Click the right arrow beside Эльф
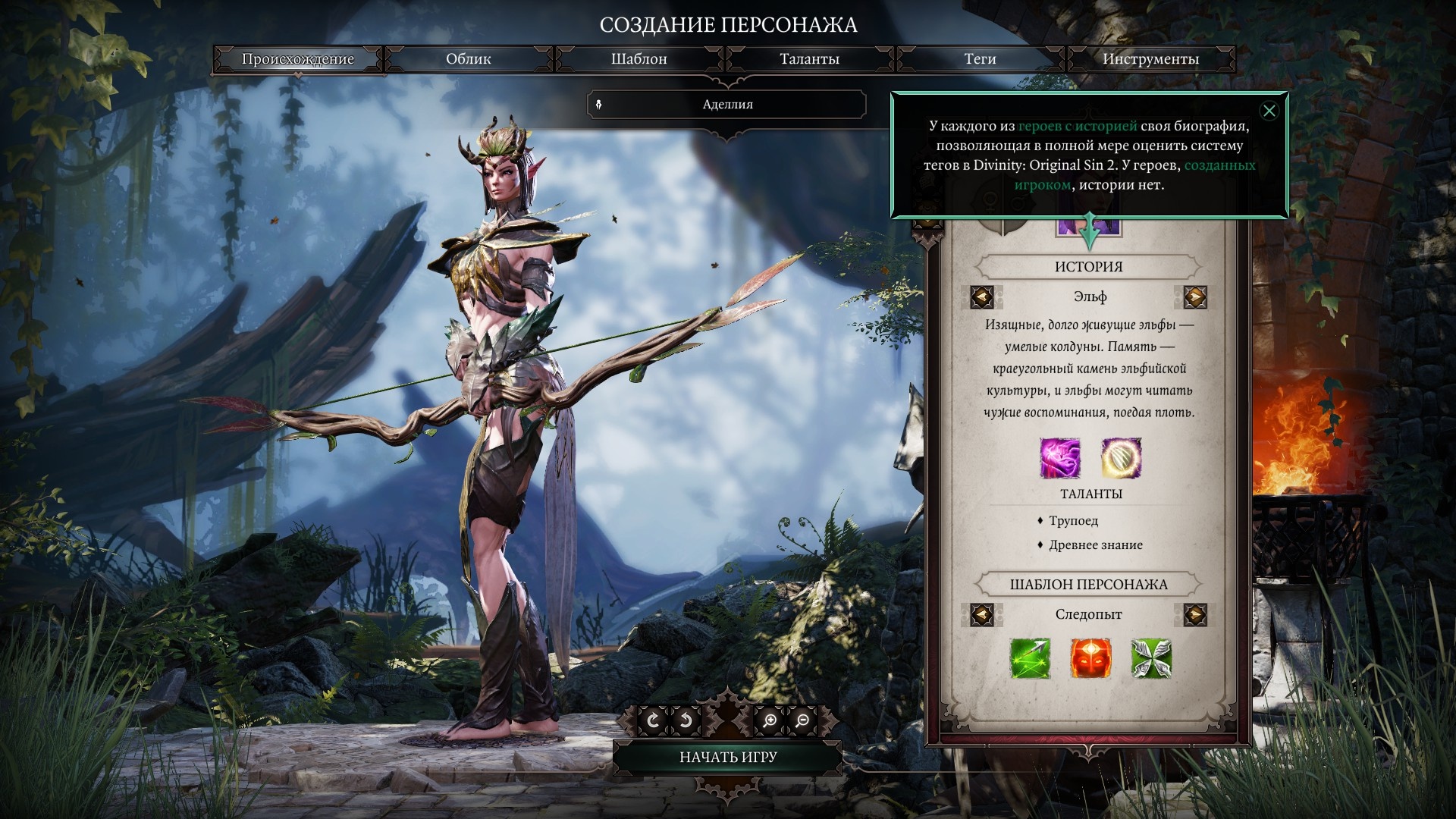The width and height of the screenshot is (1456, 819). pos(1194,297)
